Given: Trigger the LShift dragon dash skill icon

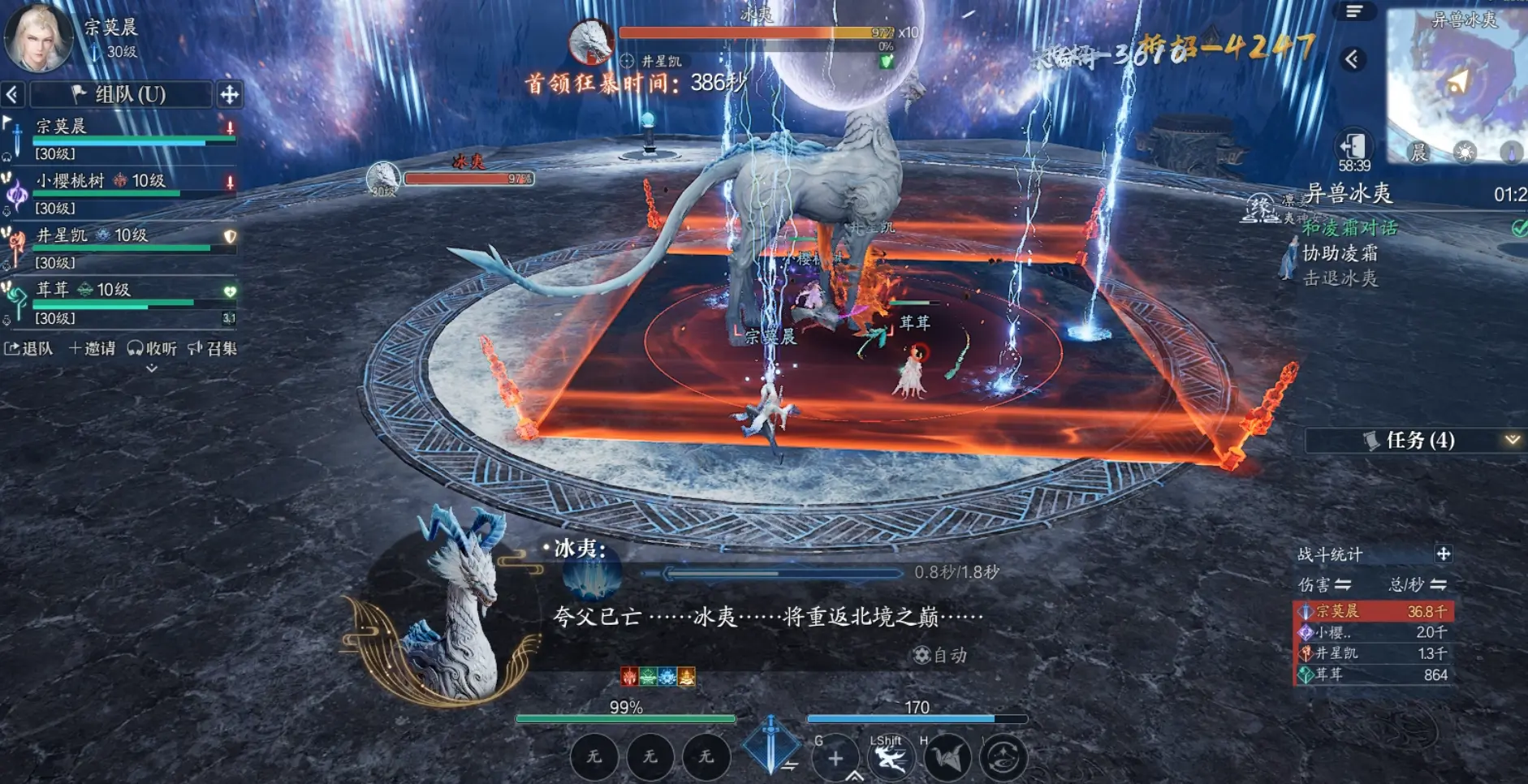Looking at the screenshot, I should (x=890, y=757).
